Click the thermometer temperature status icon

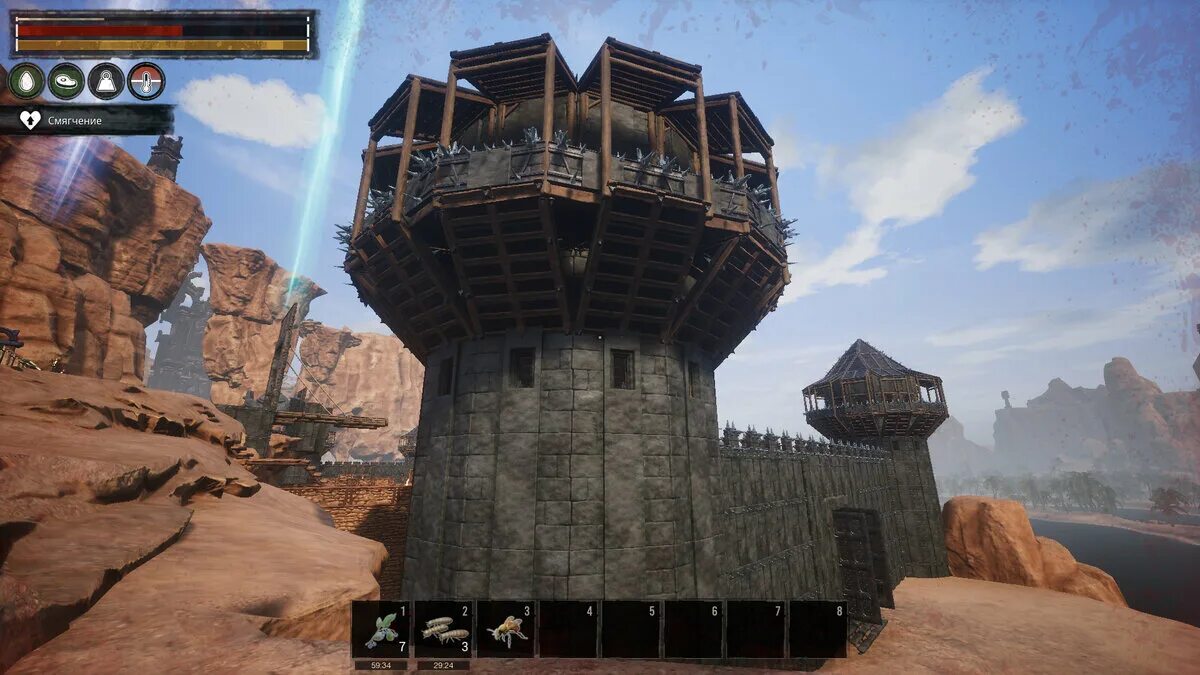(146, 81)
